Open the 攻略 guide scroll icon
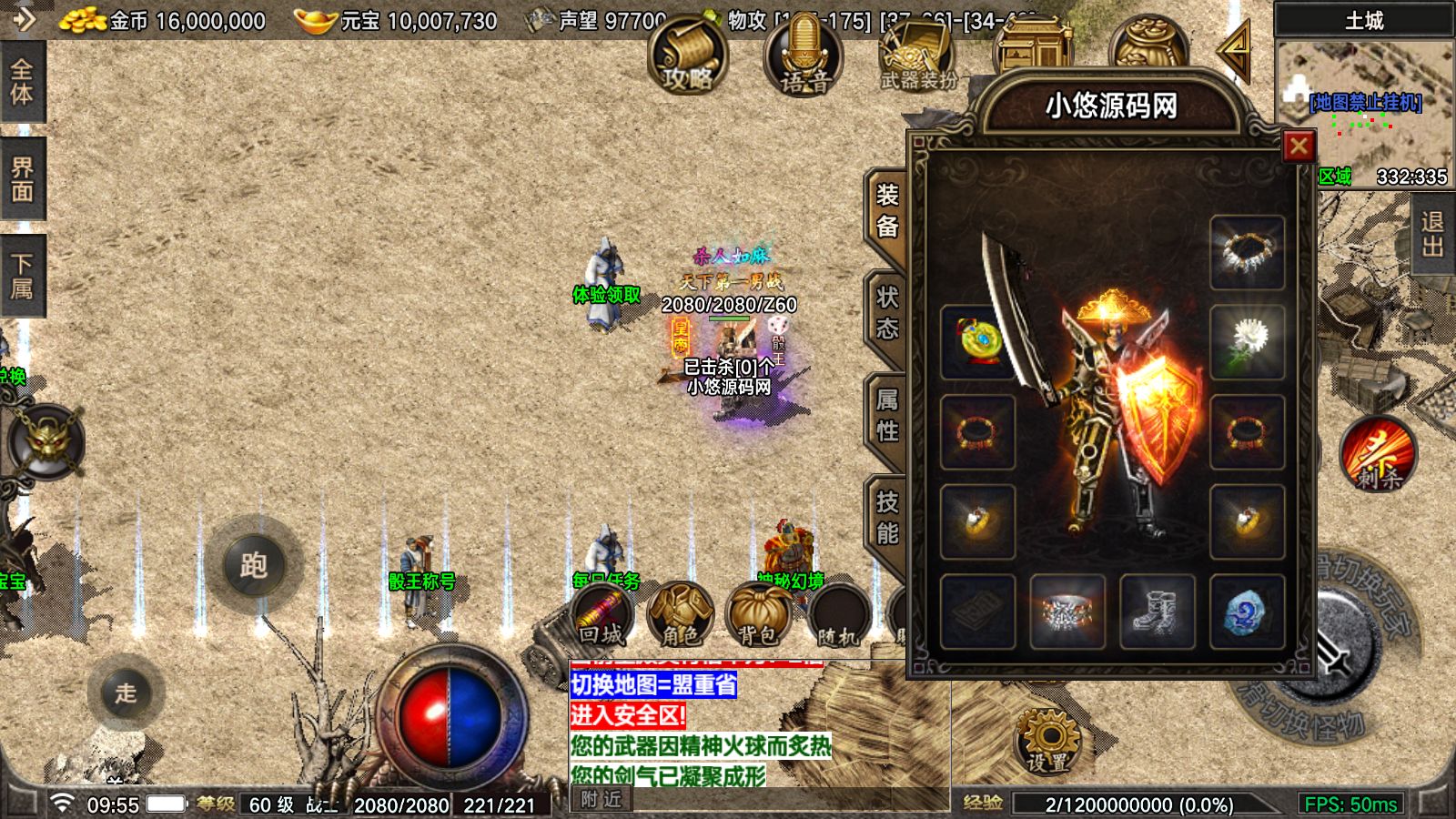Screen dimensions: 1456x819 coord(688,56)
